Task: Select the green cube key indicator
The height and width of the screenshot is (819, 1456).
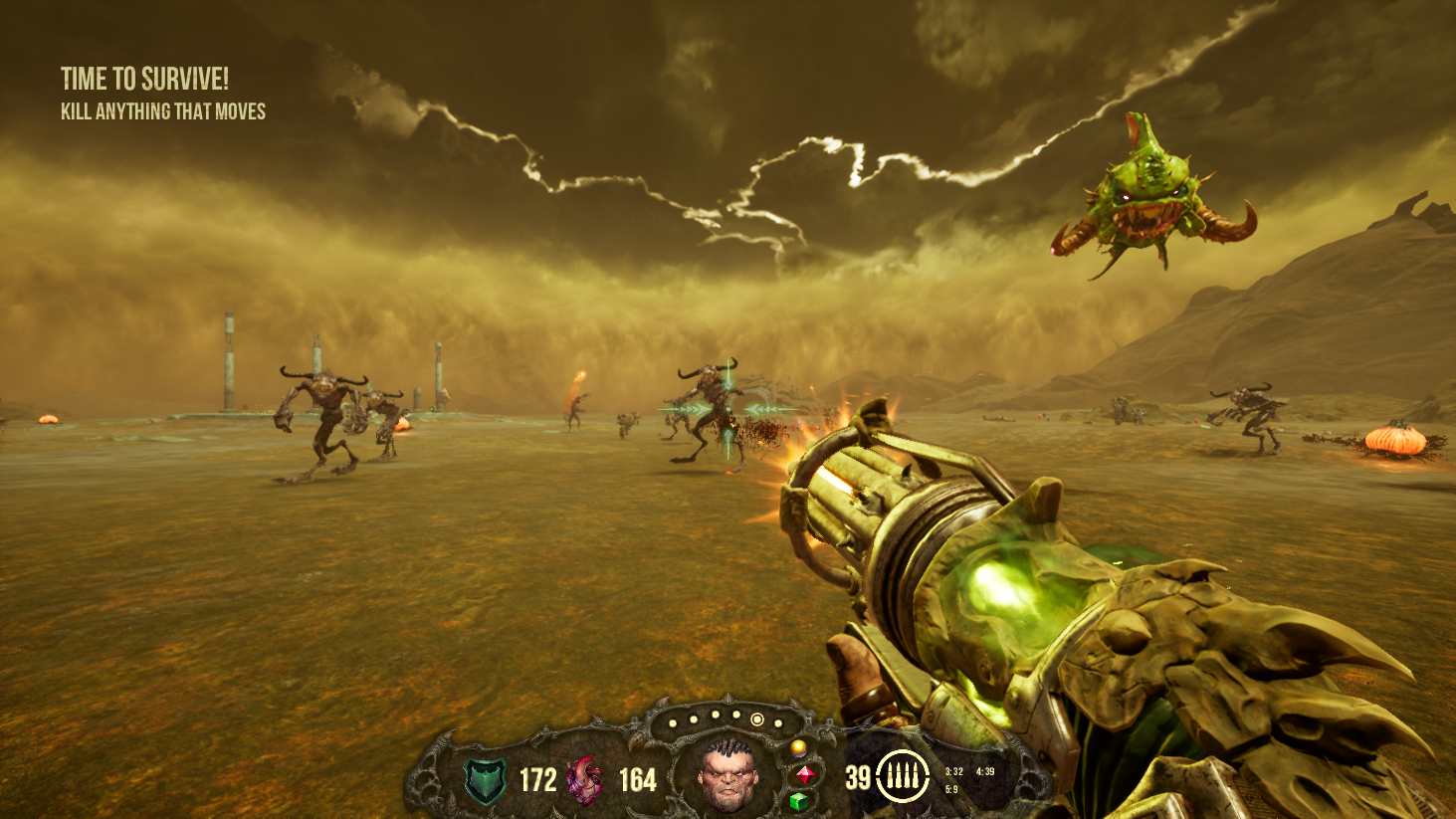Action: coord(798,800)
